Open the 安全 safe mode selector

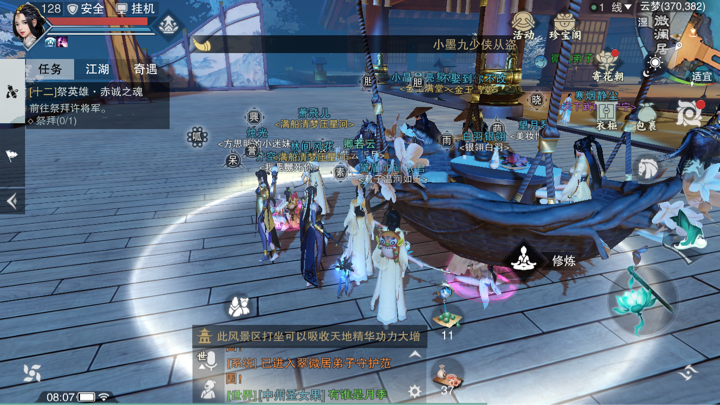click(x=86, y=8)
